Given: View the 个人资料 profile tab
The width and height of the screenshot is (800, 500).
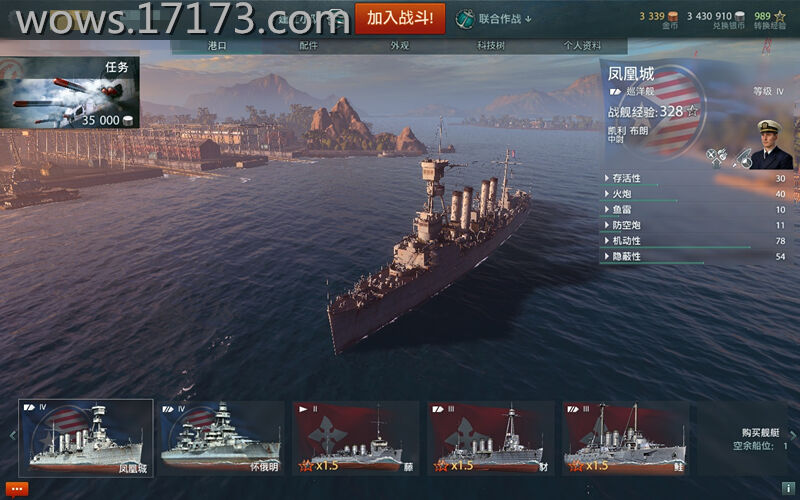Looking at the screenshot, I should (x=582, y=46).
